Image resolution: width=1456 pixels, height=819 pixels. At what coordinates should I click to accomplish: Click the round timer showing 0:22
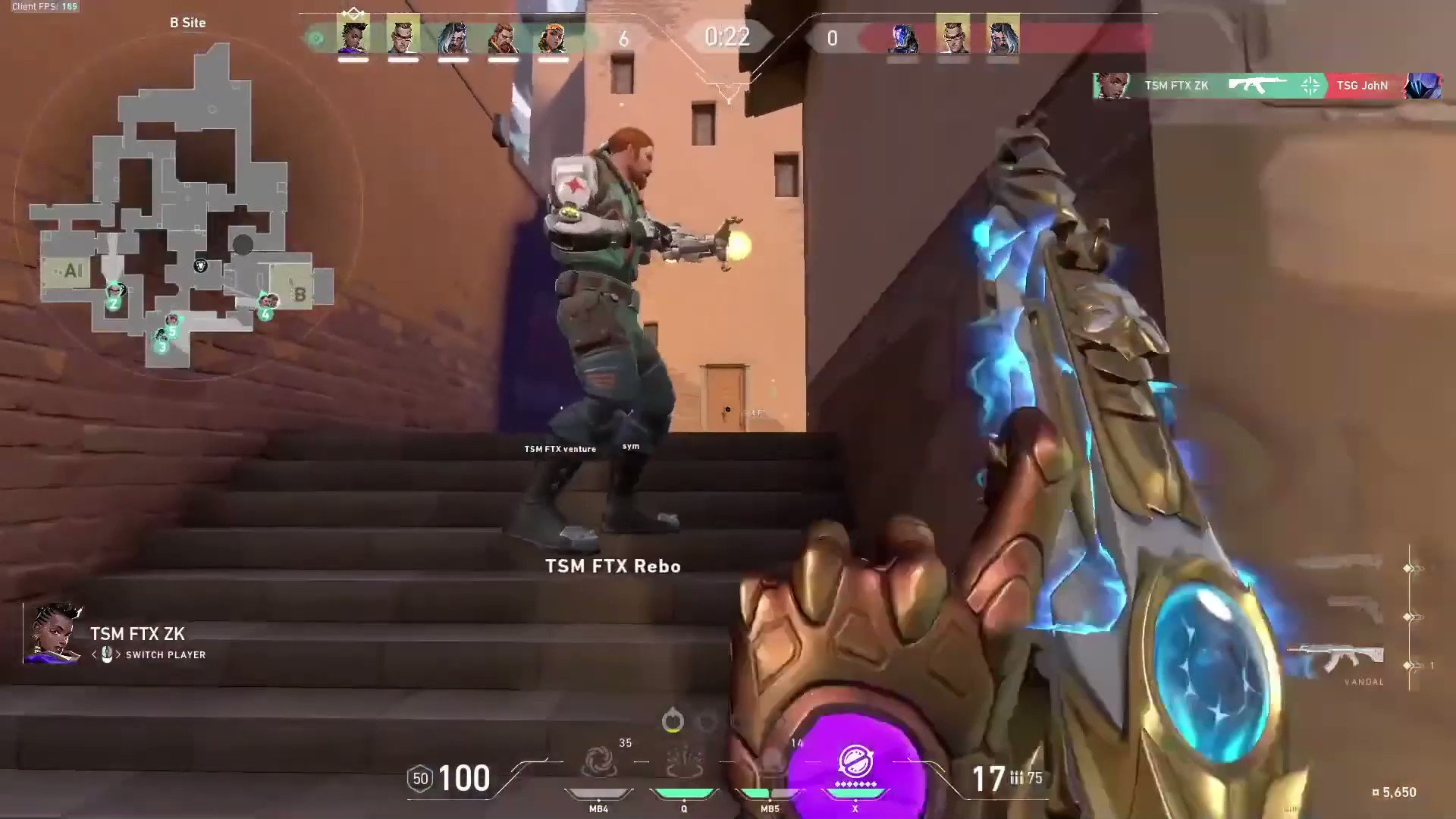726,37
